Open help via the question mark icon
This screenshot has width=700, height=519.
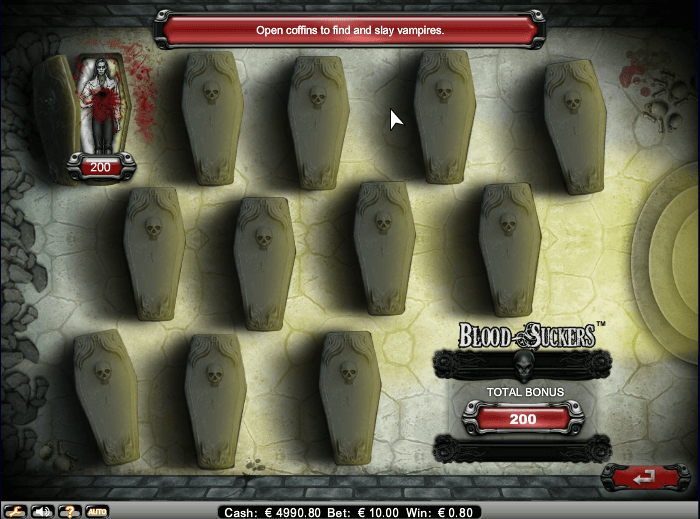pyautogui.click(x=70, y=511)
